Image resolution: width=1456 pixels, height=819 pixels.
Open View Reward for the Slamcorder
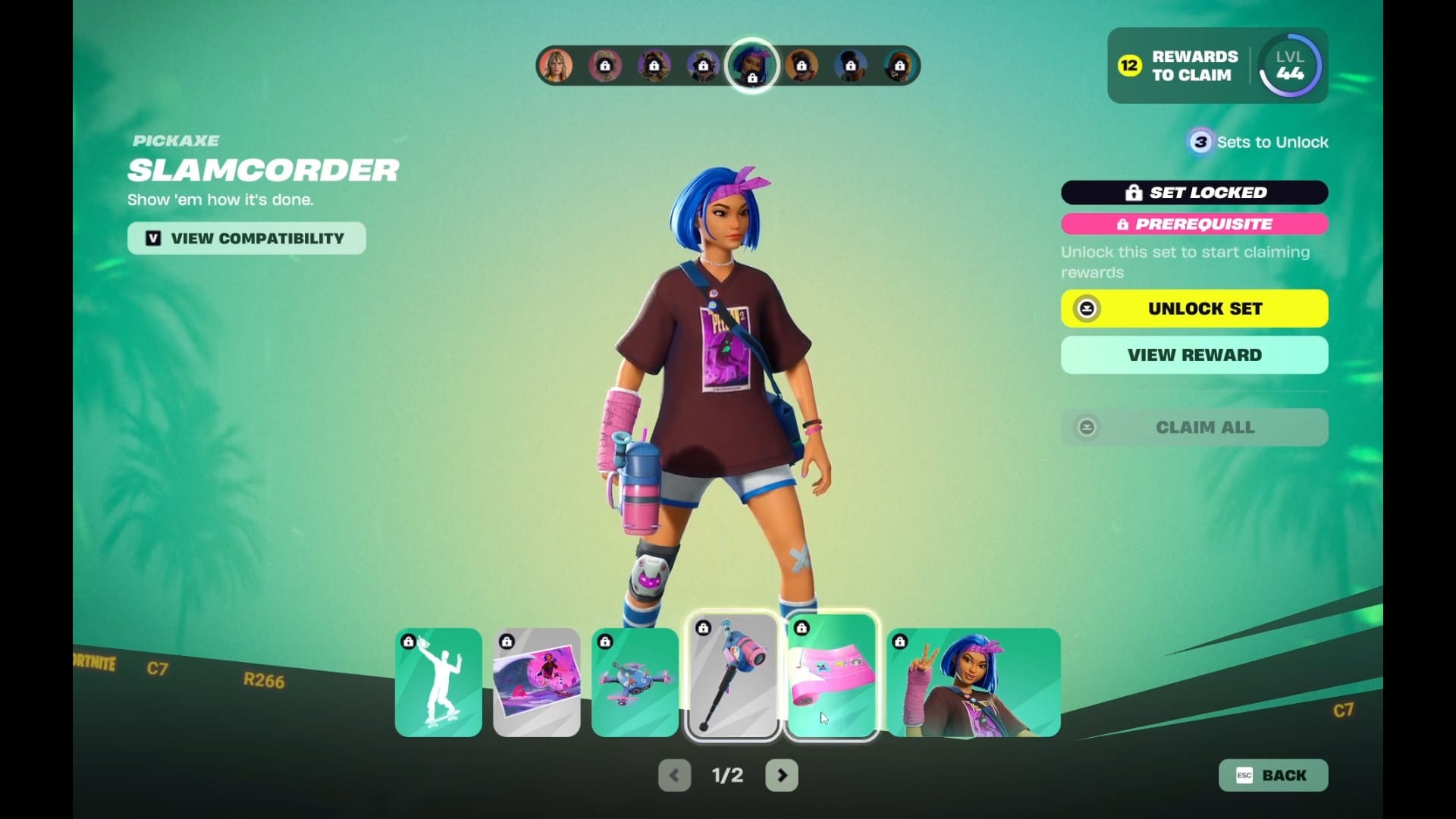(1194, 355)
